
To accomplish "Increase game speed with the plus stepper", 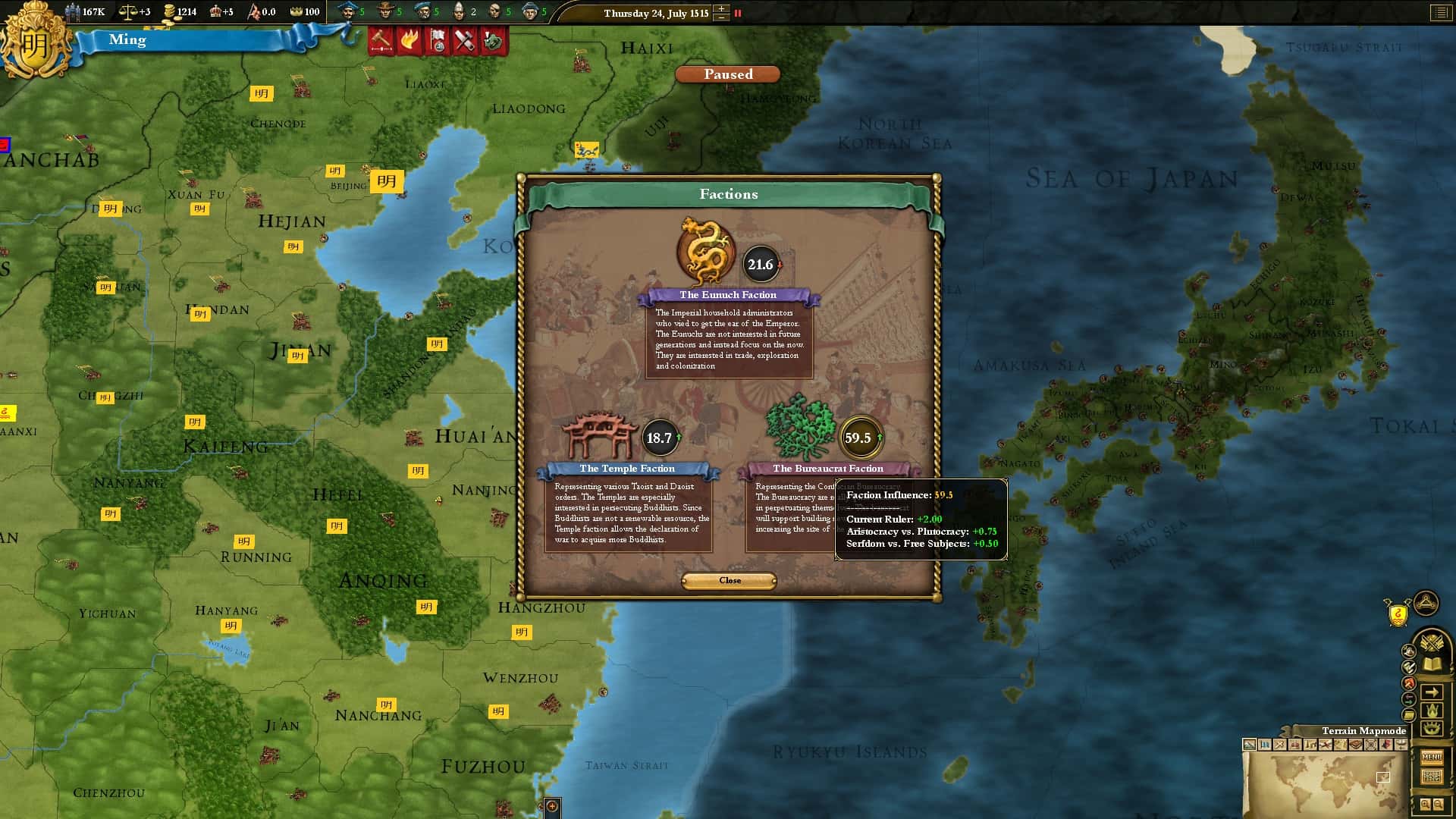I will point(721,8).
